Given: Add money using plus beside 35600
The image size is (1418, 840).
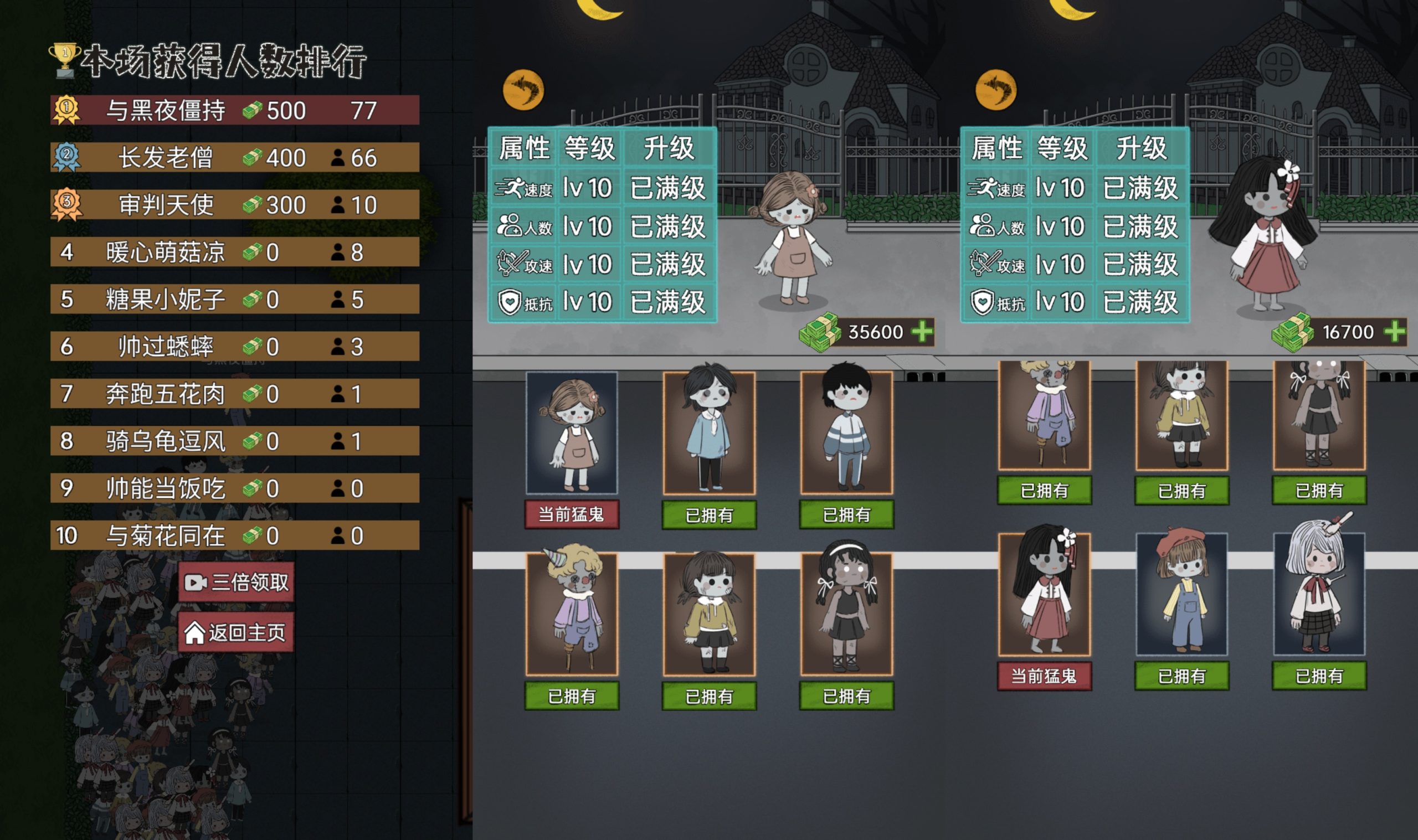Looking at the screenshot, I should pos(922,332).
